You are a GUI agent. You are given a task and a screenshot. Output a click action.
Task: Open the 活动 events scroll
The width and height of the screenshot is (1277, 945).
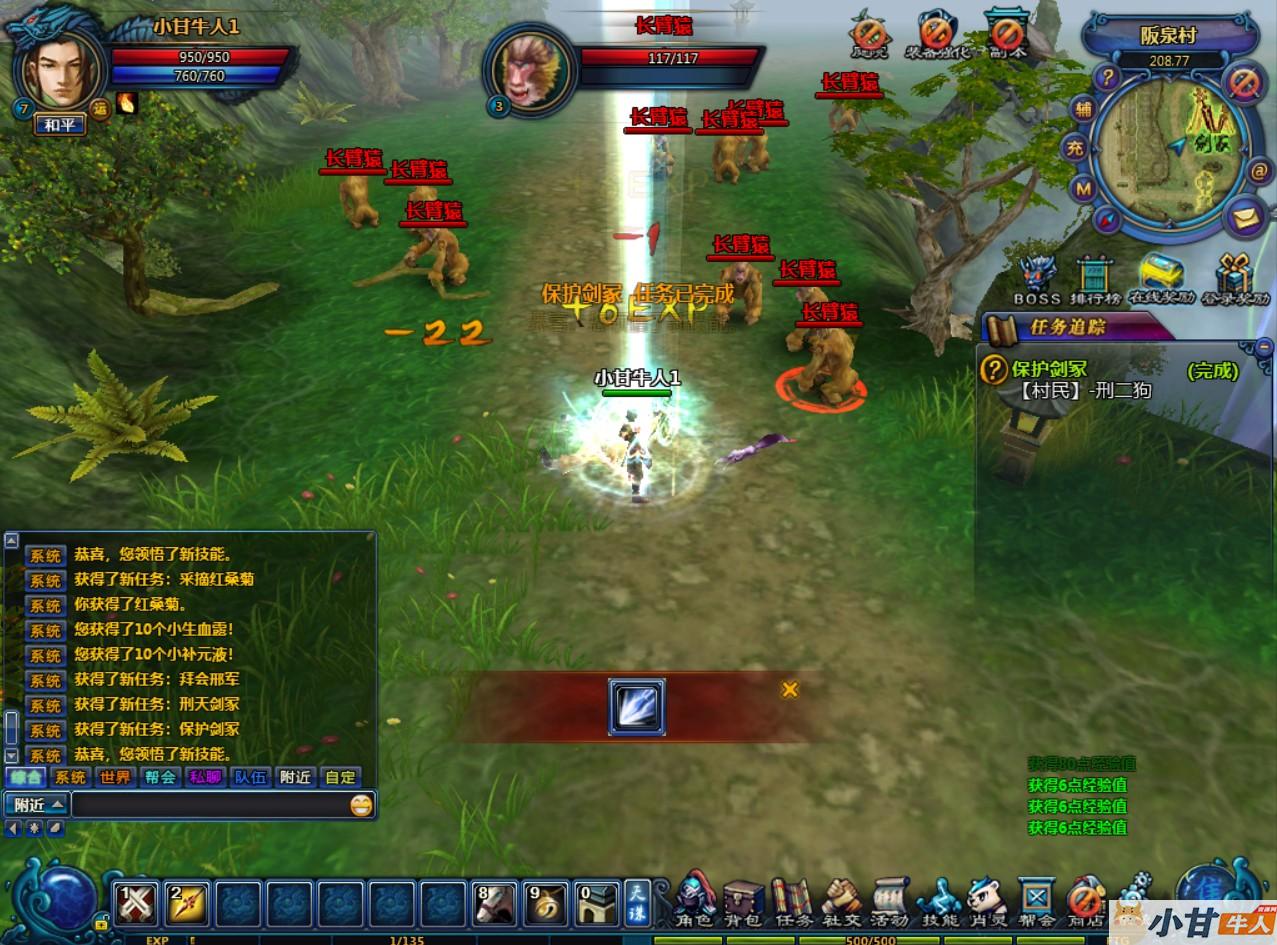[888, 901]
